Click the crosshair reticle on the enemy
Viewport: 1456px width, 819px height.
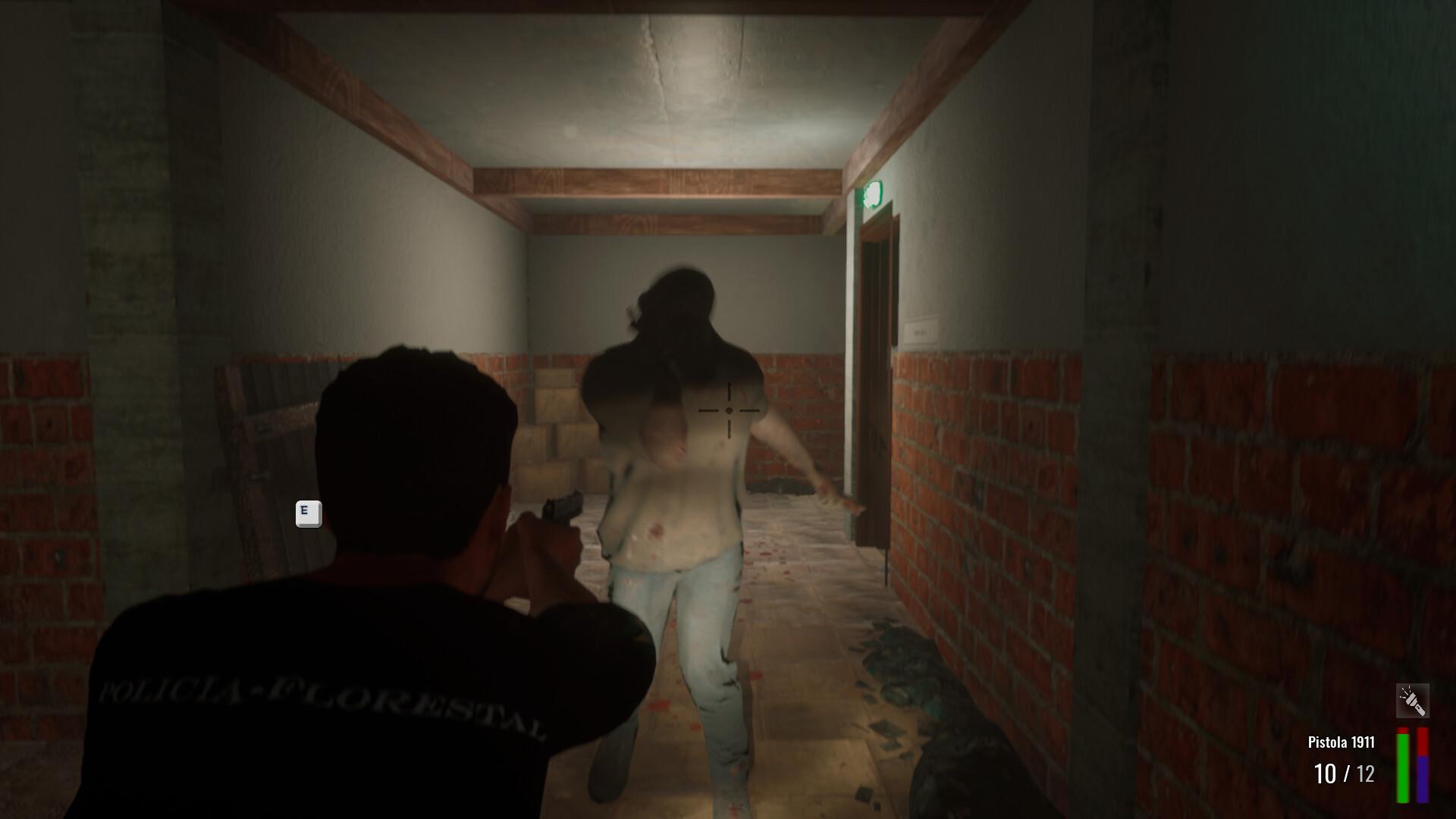(730, 410)
